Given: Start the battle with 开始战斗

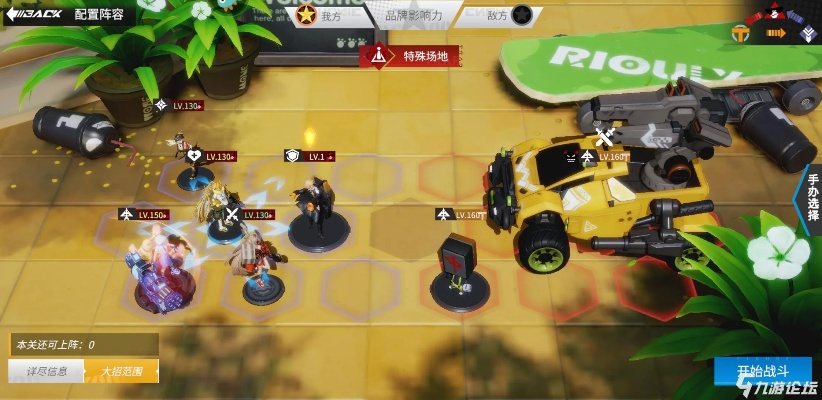Looking at the screenshot, I should (763, 372).
